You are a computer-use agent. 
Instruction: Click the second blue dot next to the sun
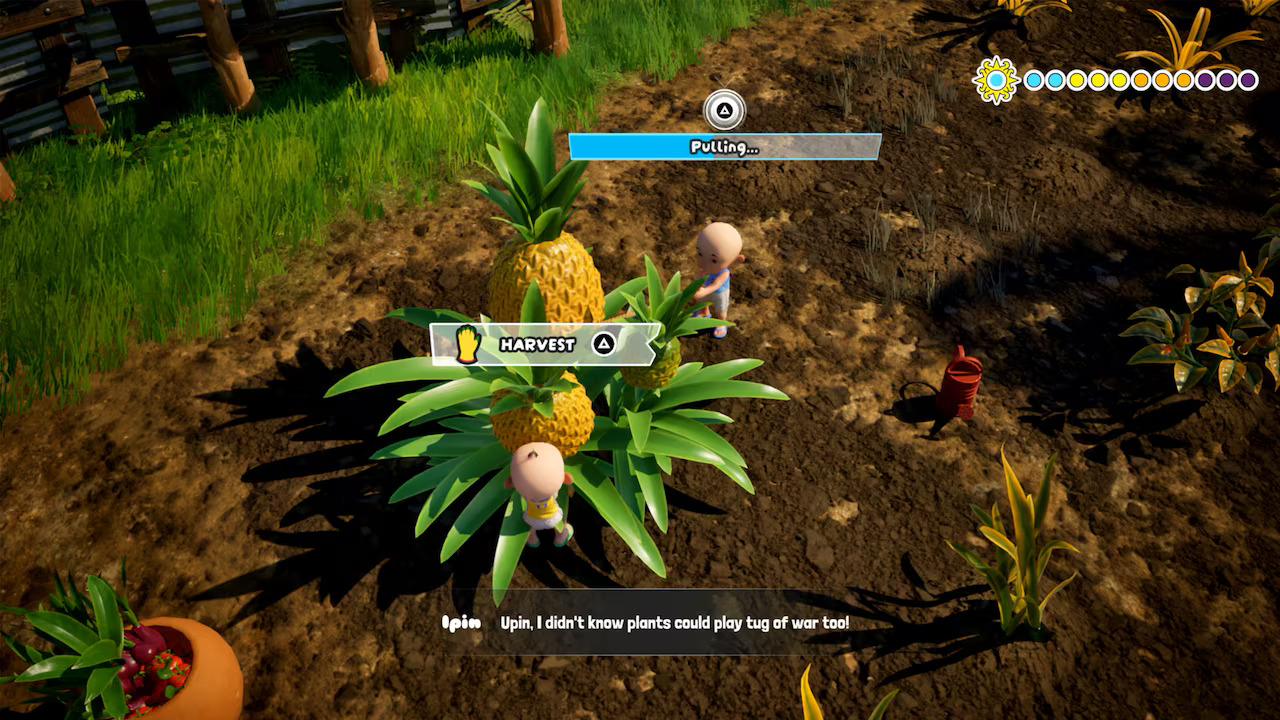point(1053,80)
